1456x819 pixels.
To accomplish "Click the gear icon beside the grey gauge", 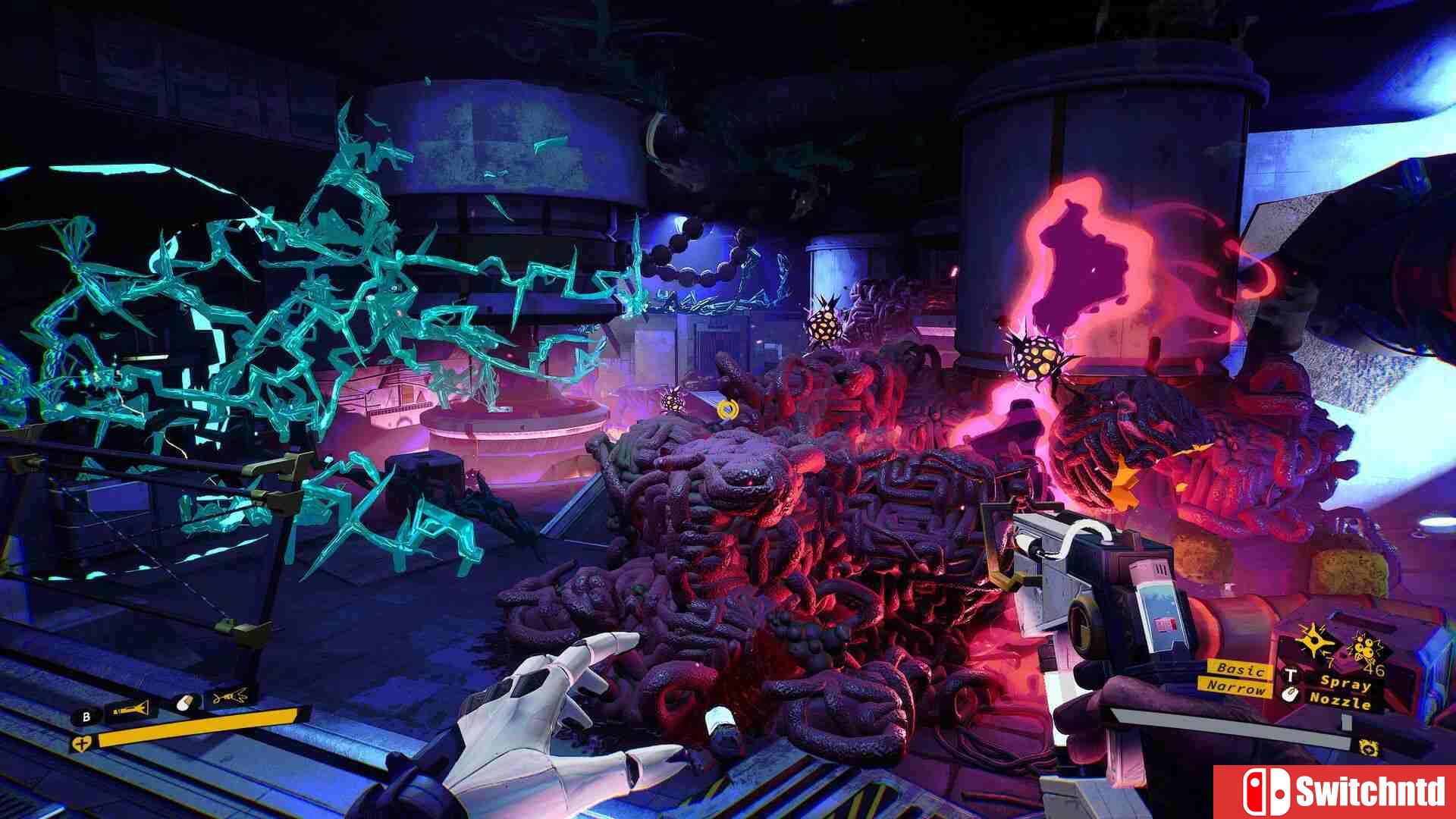I will tap(1369, 746).
